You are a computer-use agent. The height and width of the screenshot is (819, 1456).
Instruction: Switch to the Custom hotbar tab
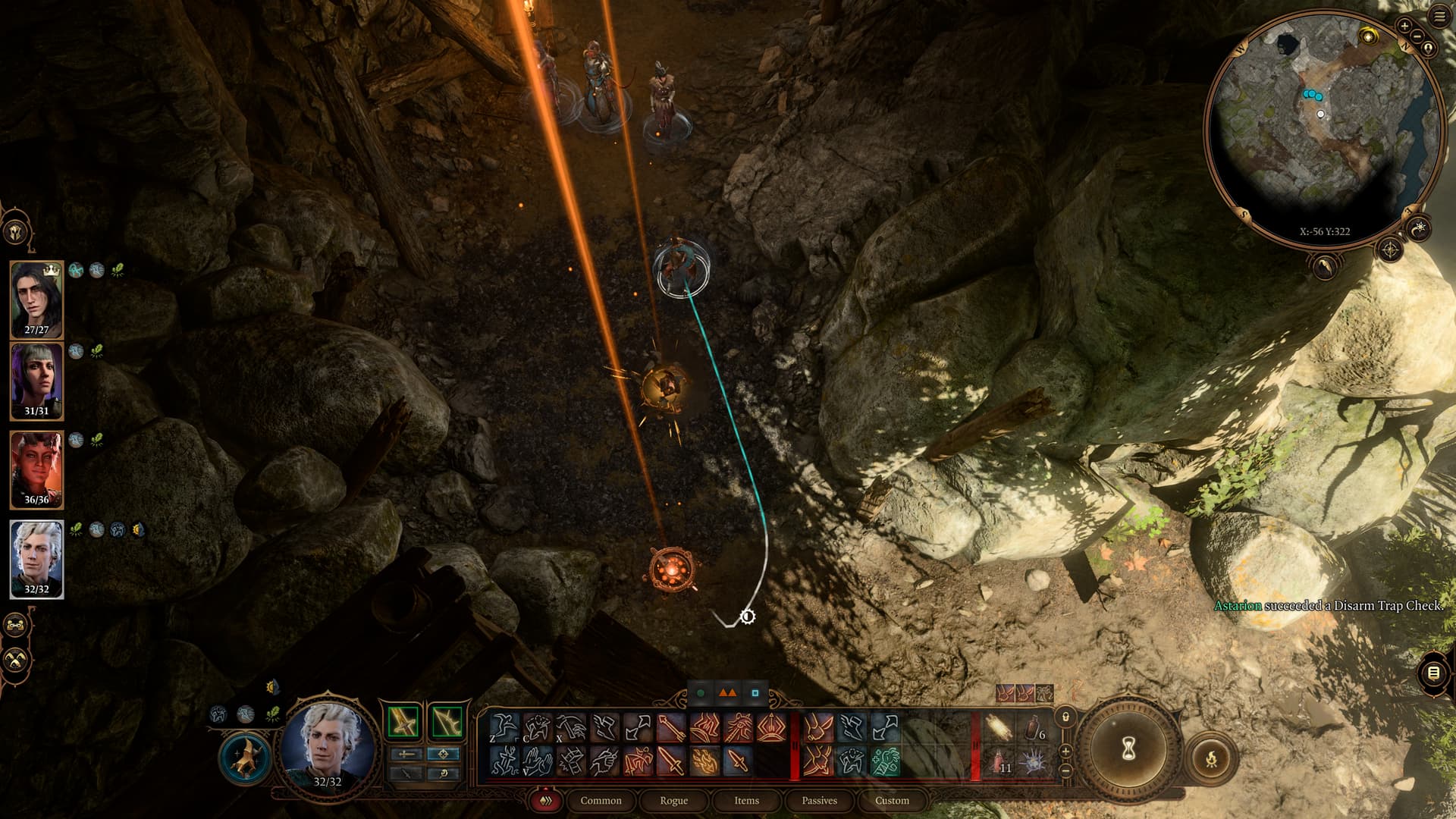892,800
